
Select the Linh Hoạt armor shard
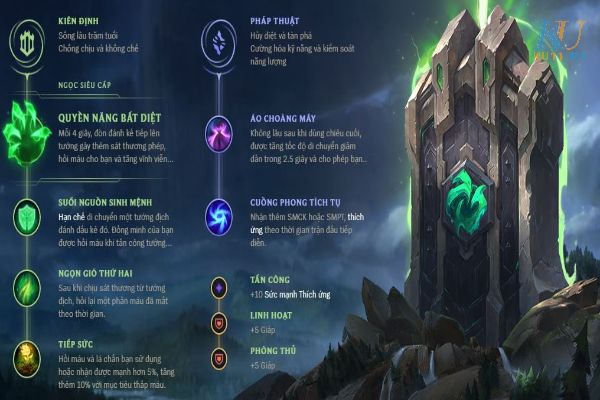click(217, 323)
